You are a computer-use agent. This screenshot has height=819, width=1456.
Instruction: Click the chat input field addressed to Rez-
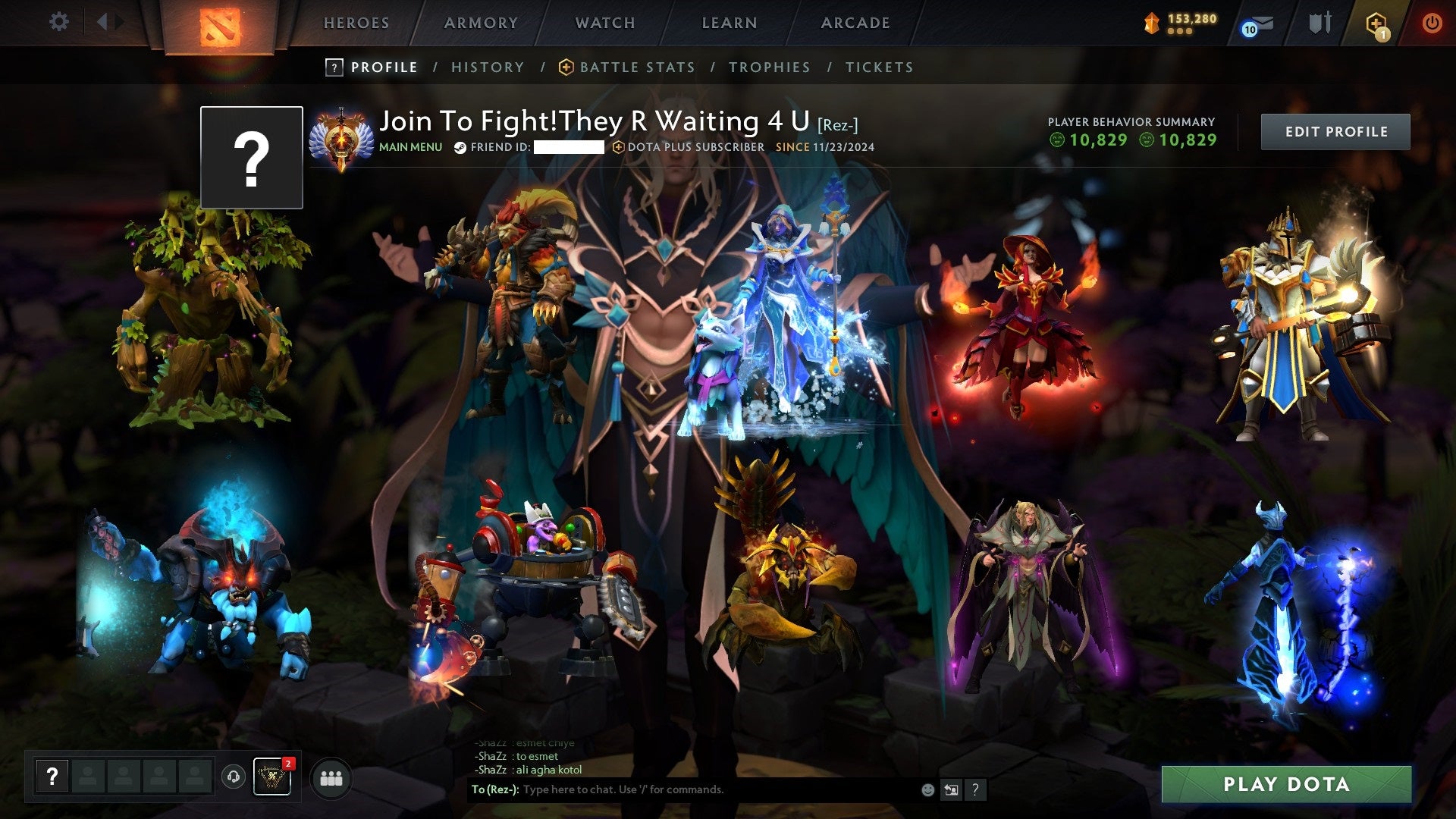682,789
